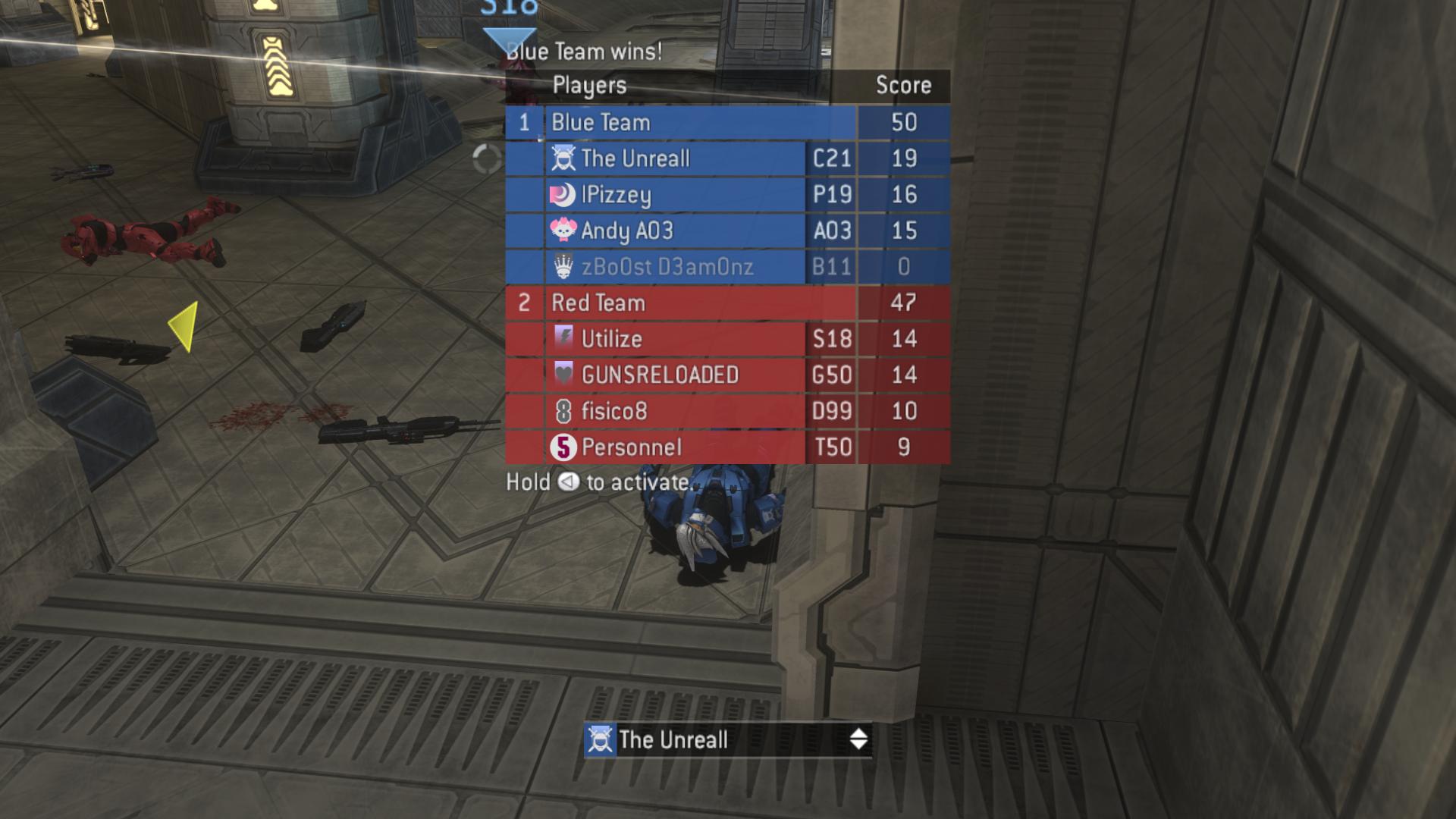Select fisico8 in the scoreboard
This screenshot has height=819, width=1456.
tap(675, 411)
